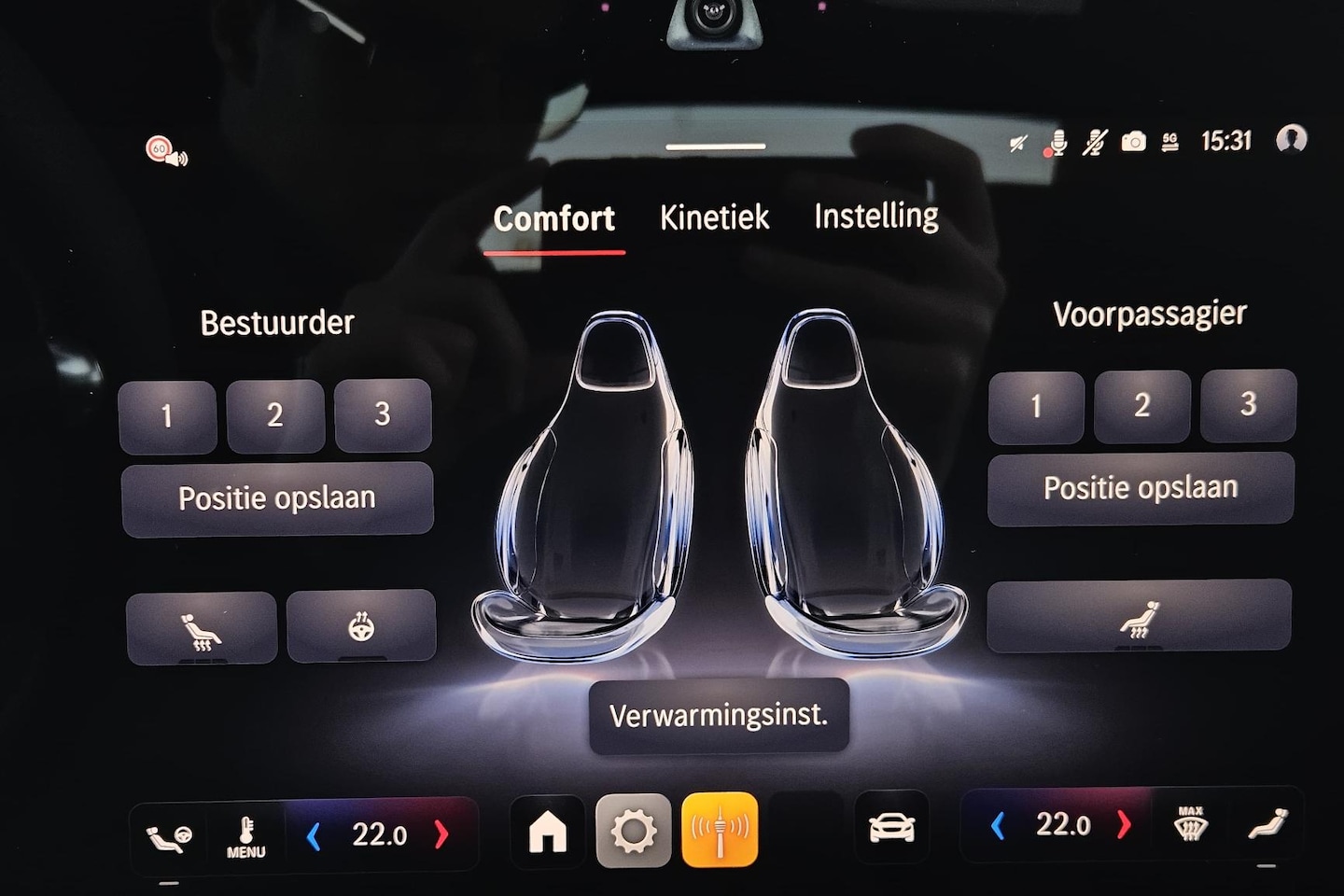Select Bestuurder memory position 3
Viewport: 1344px width, 896px height.
383,414
